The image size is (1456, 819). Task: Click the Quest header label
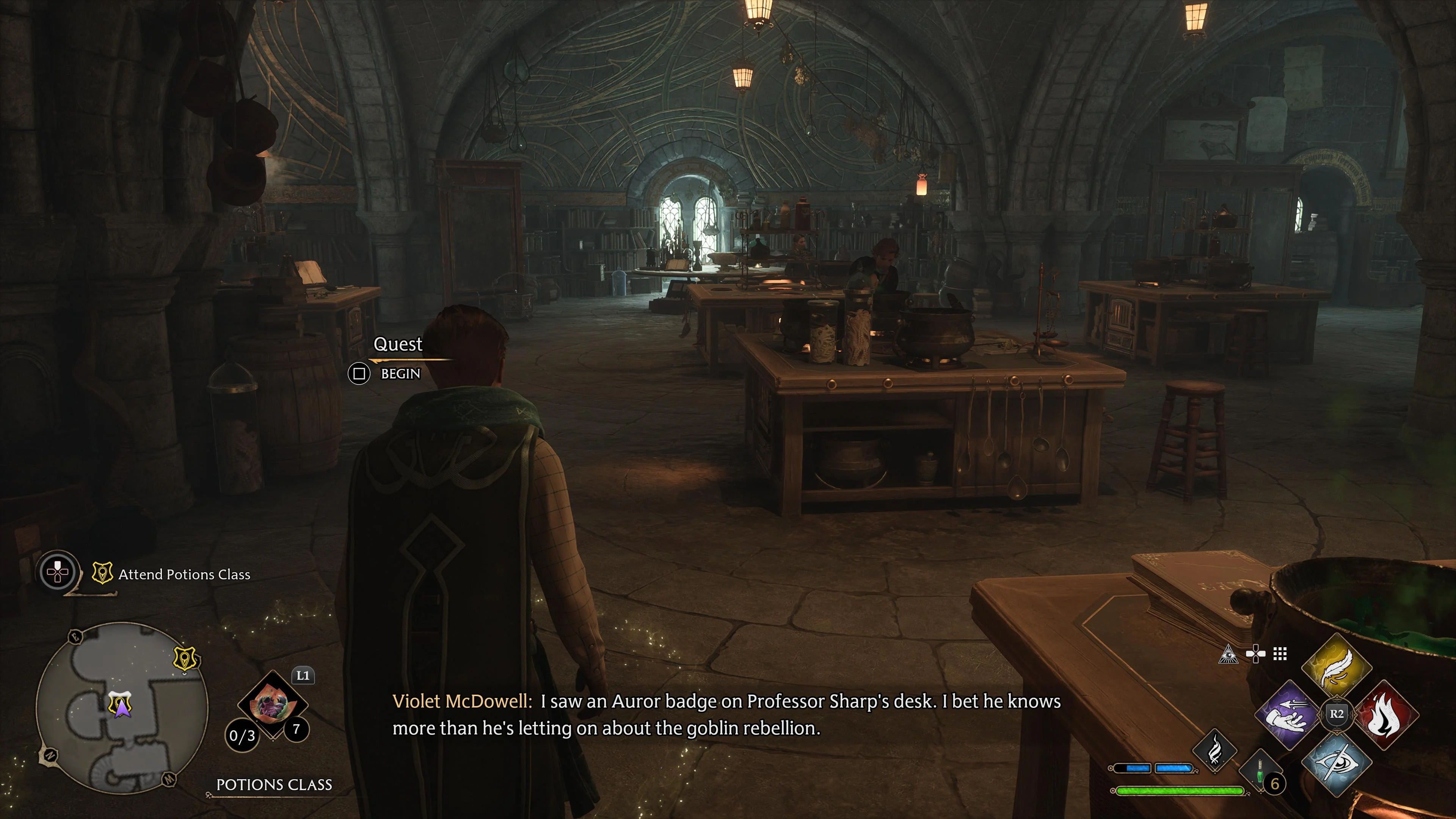(398, 344)
